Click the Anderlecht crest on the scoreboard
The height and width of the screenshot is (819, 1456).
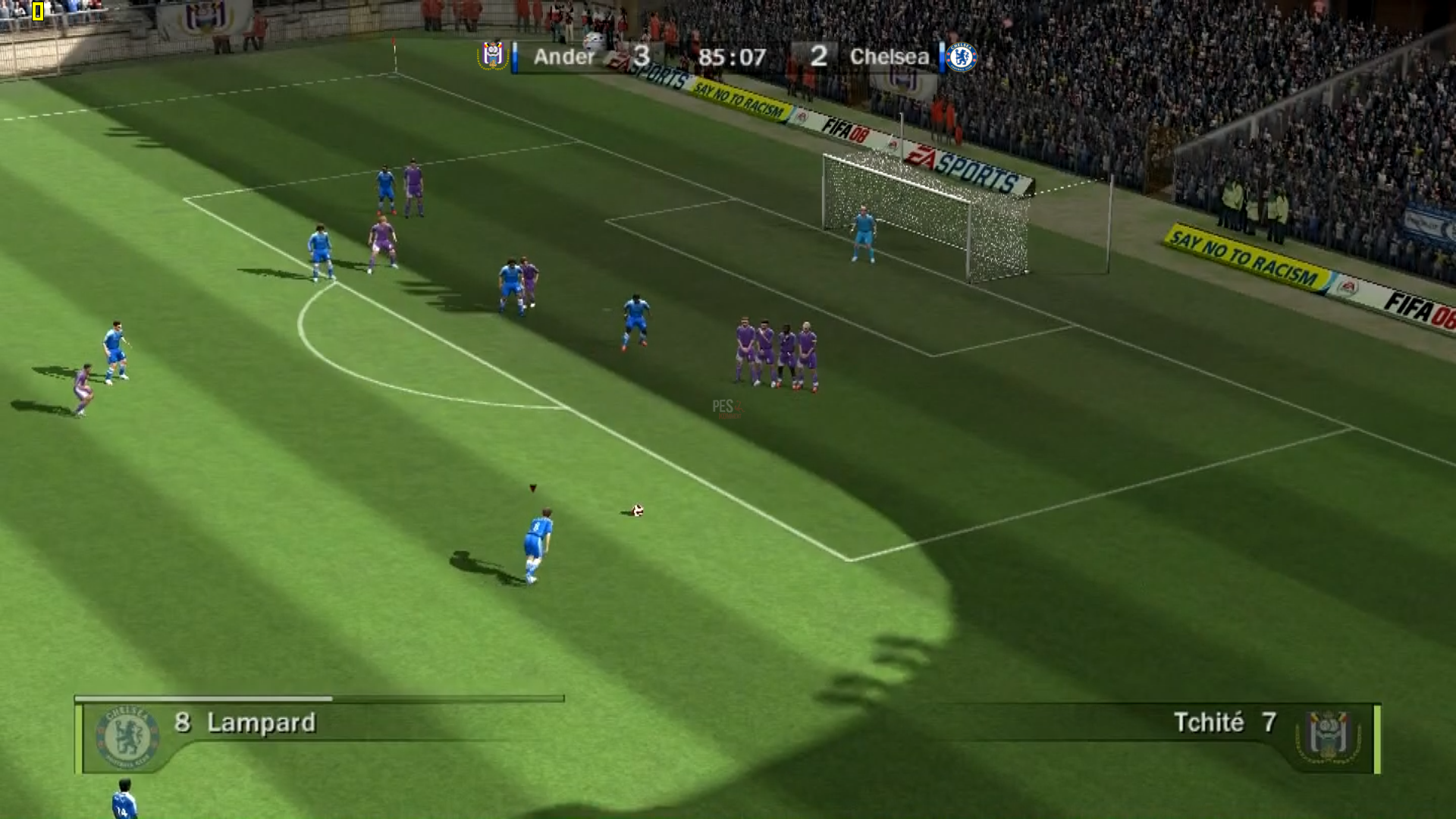click(493, 55)
